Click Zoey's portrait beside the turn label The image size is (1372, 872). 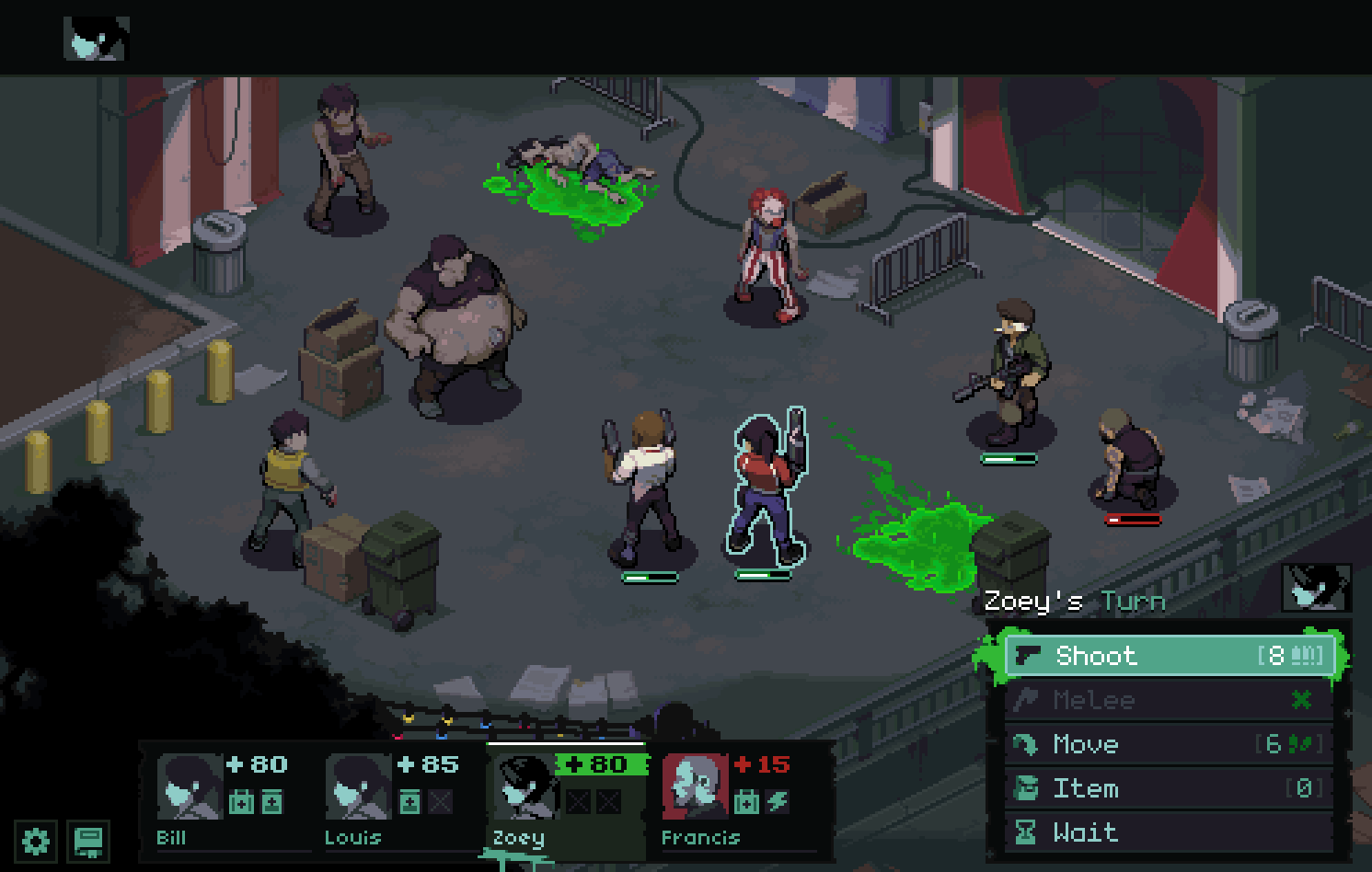(x=1316, y=588)
